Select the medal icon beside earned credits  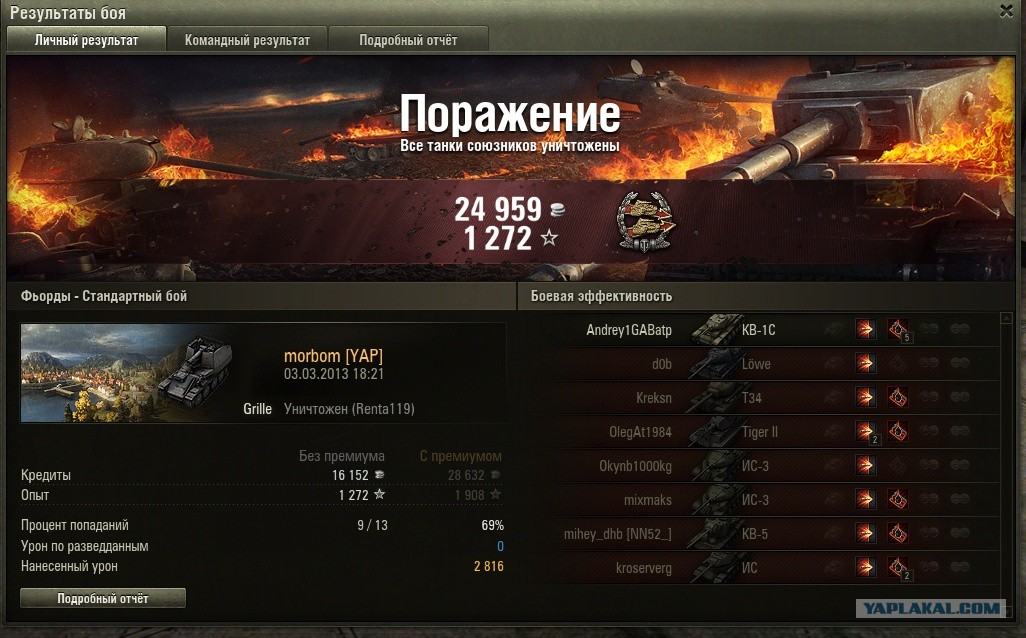point(646,221)
